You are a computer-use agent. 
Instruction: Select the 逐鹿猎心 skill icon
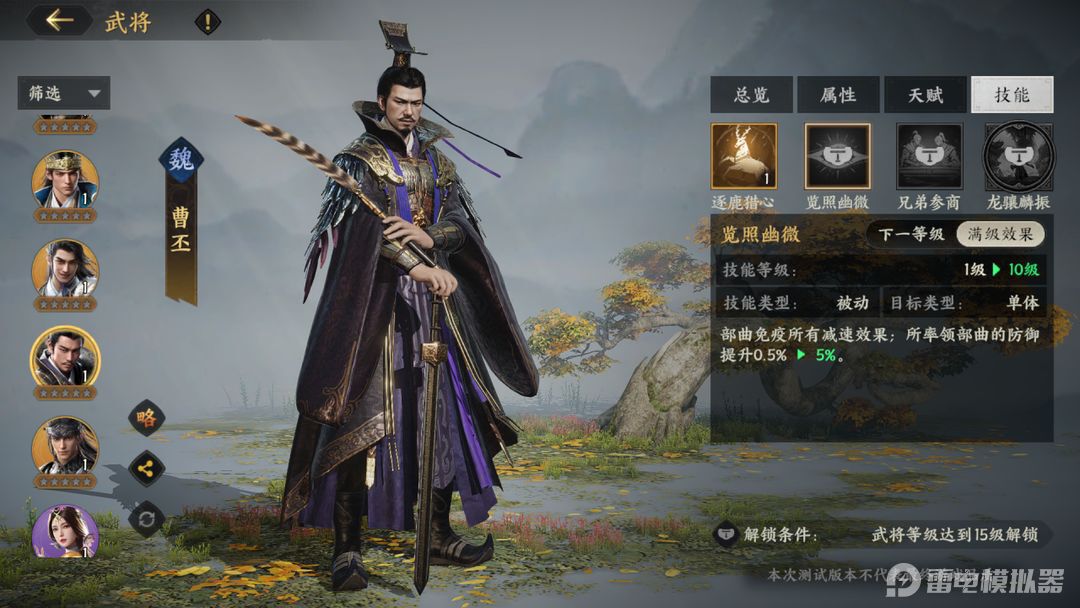click(744, 156)
